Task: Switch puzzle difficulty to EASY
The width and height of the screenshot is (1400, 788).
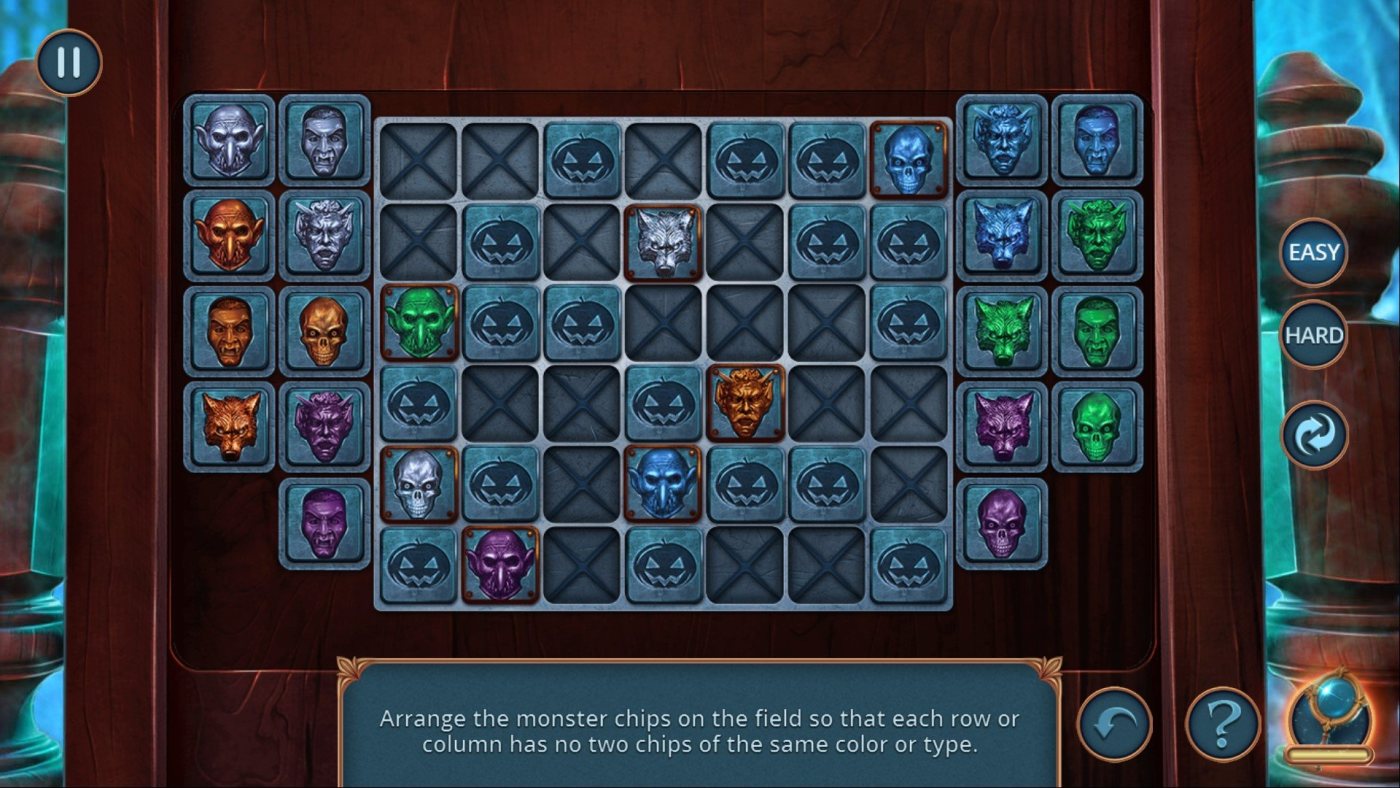Action: (1314, 252)
